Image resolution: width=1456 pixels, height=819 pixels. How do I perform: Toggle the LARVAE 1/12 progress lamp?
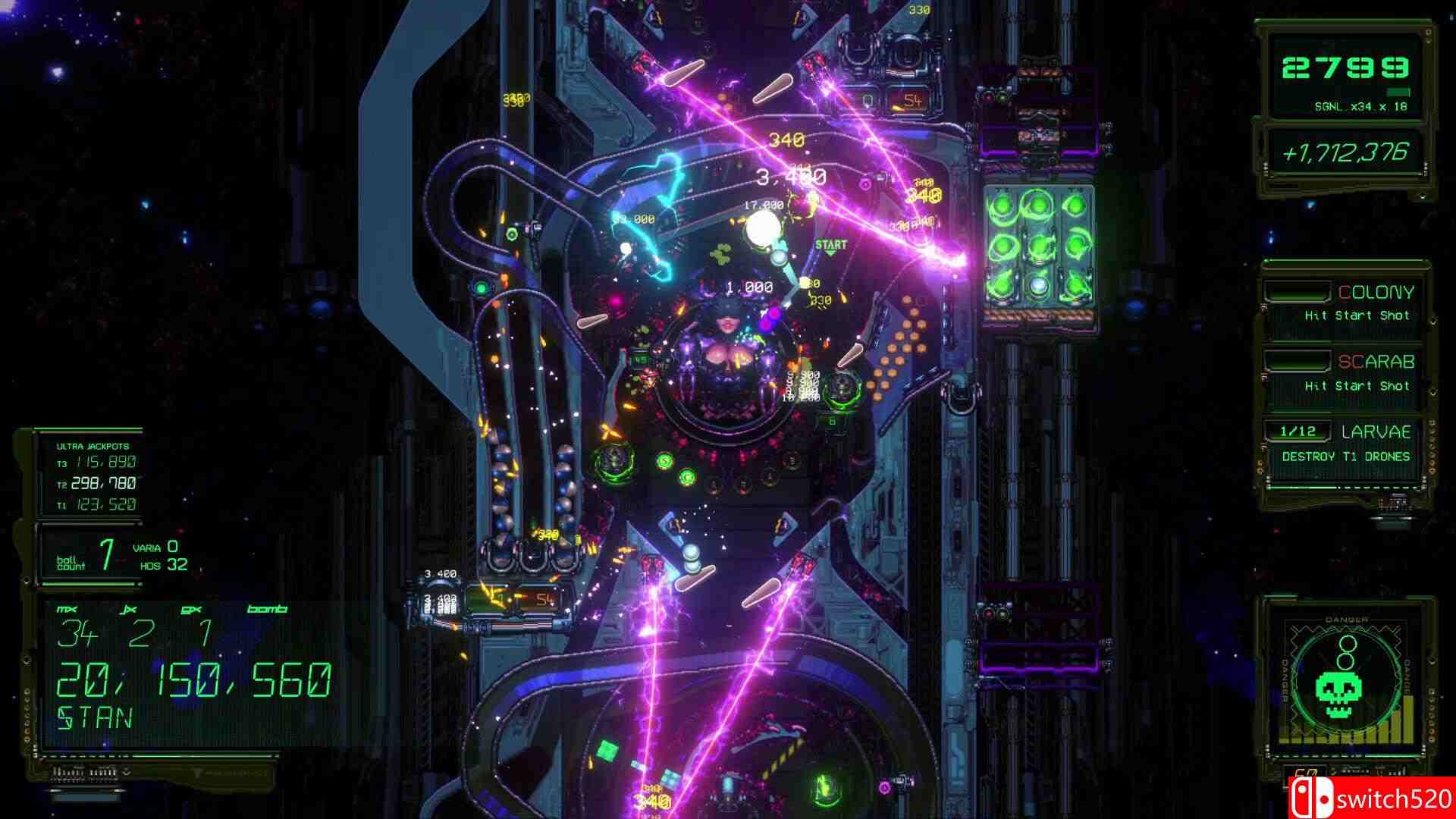(1298, 432)
